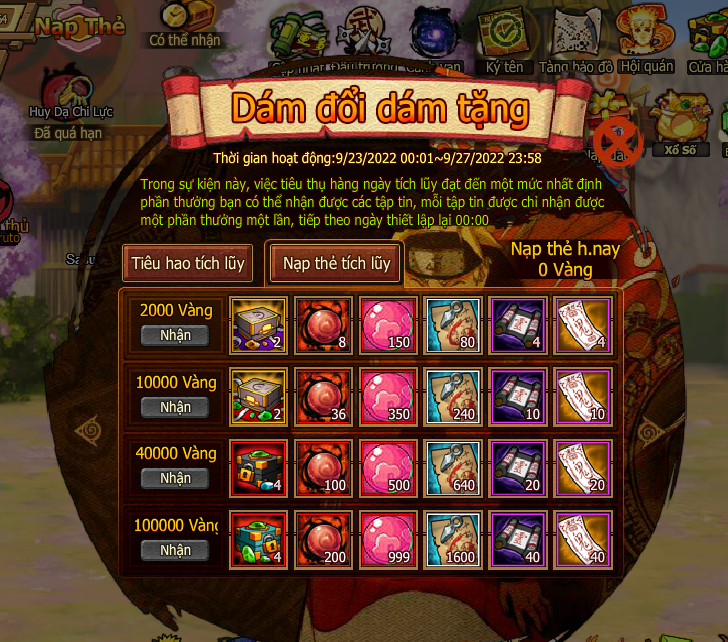This screenshot has height=642, width=728.
Task: Open the Hội quán guild hall icon
Action: pos(645,34)
